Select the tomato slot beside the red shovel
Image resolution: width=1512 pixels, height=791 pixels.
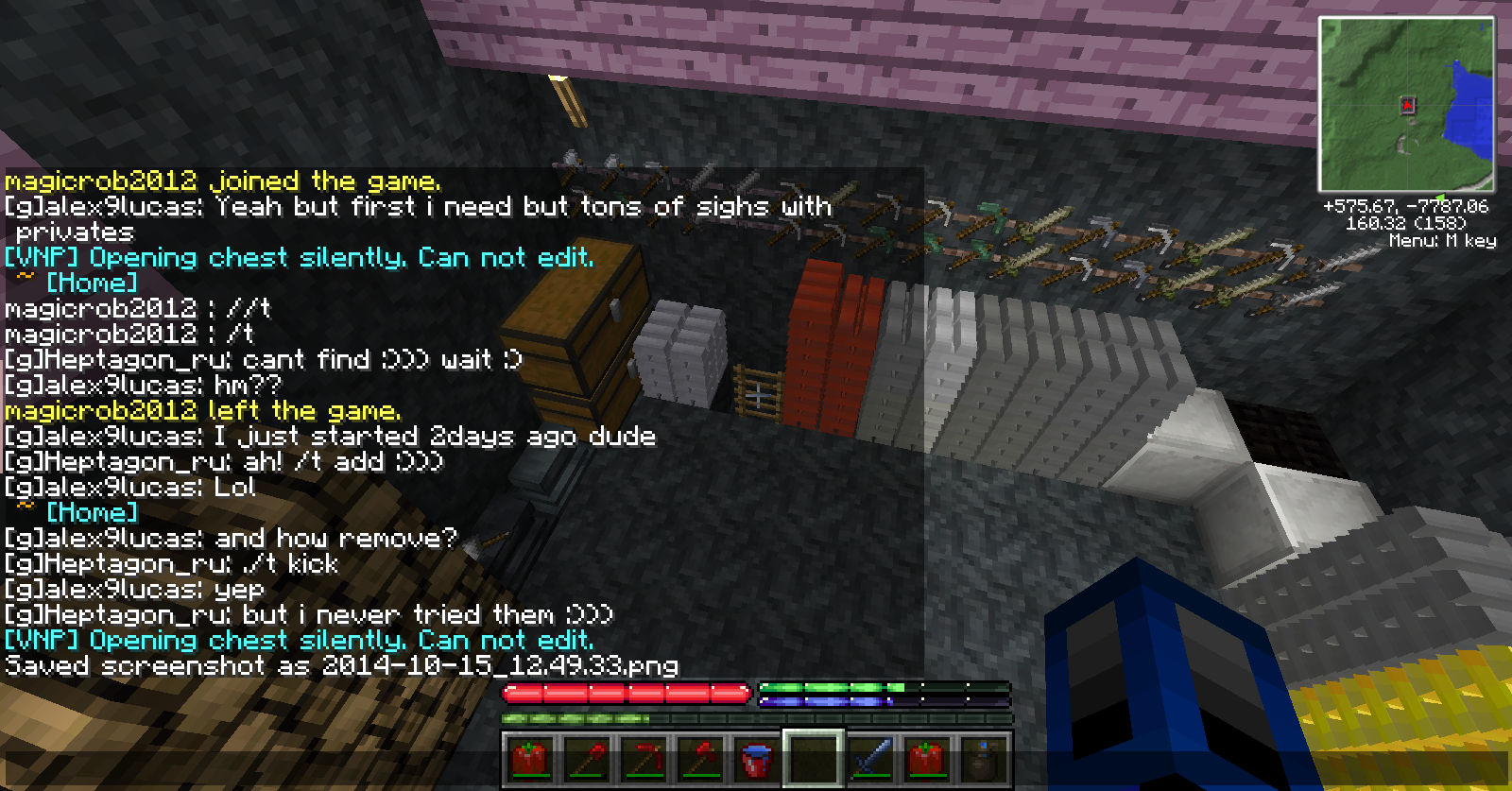point(530,758)
